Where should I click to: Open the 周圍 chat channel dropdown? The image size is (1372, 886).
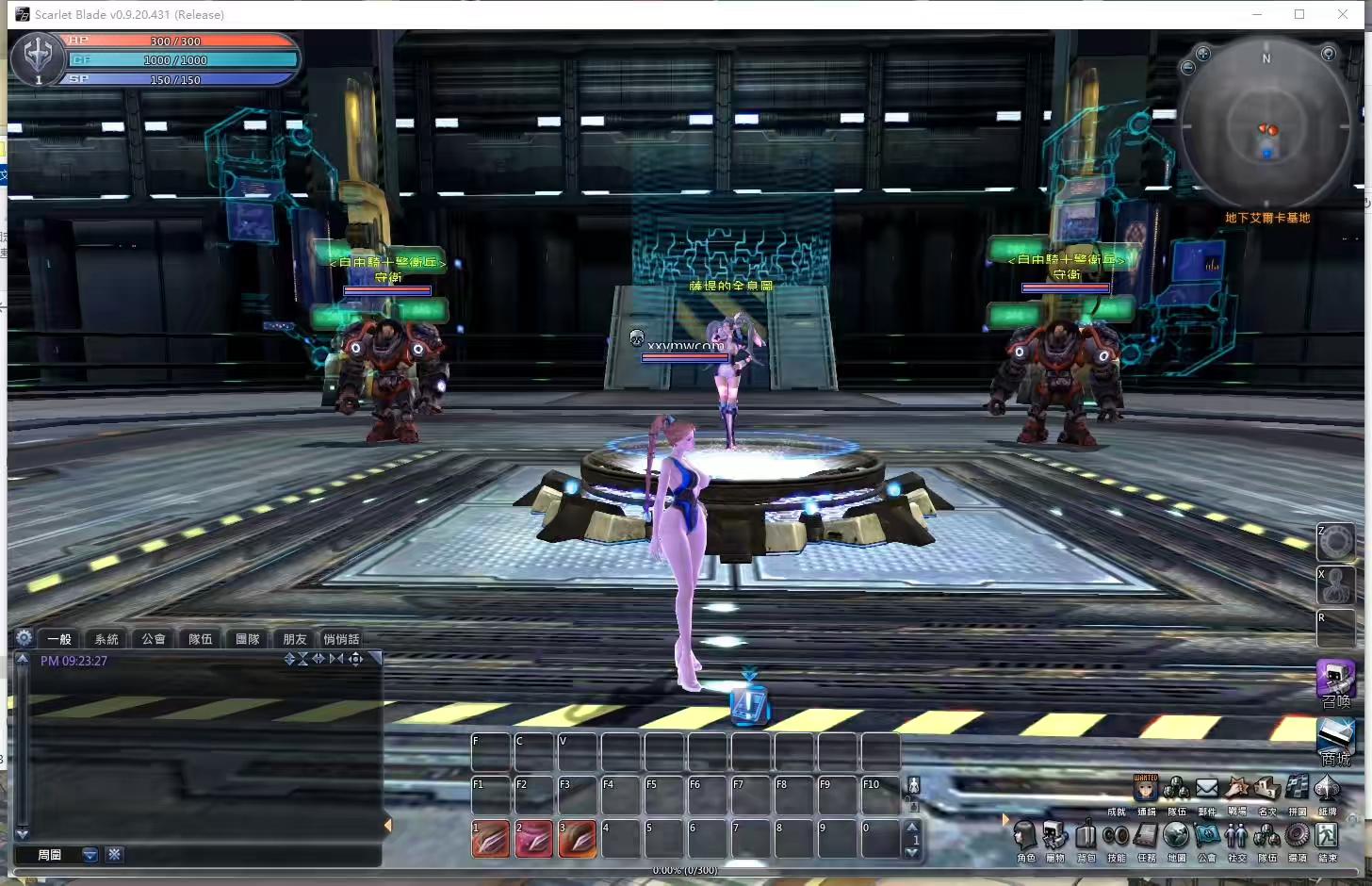[x=89, y=855]
